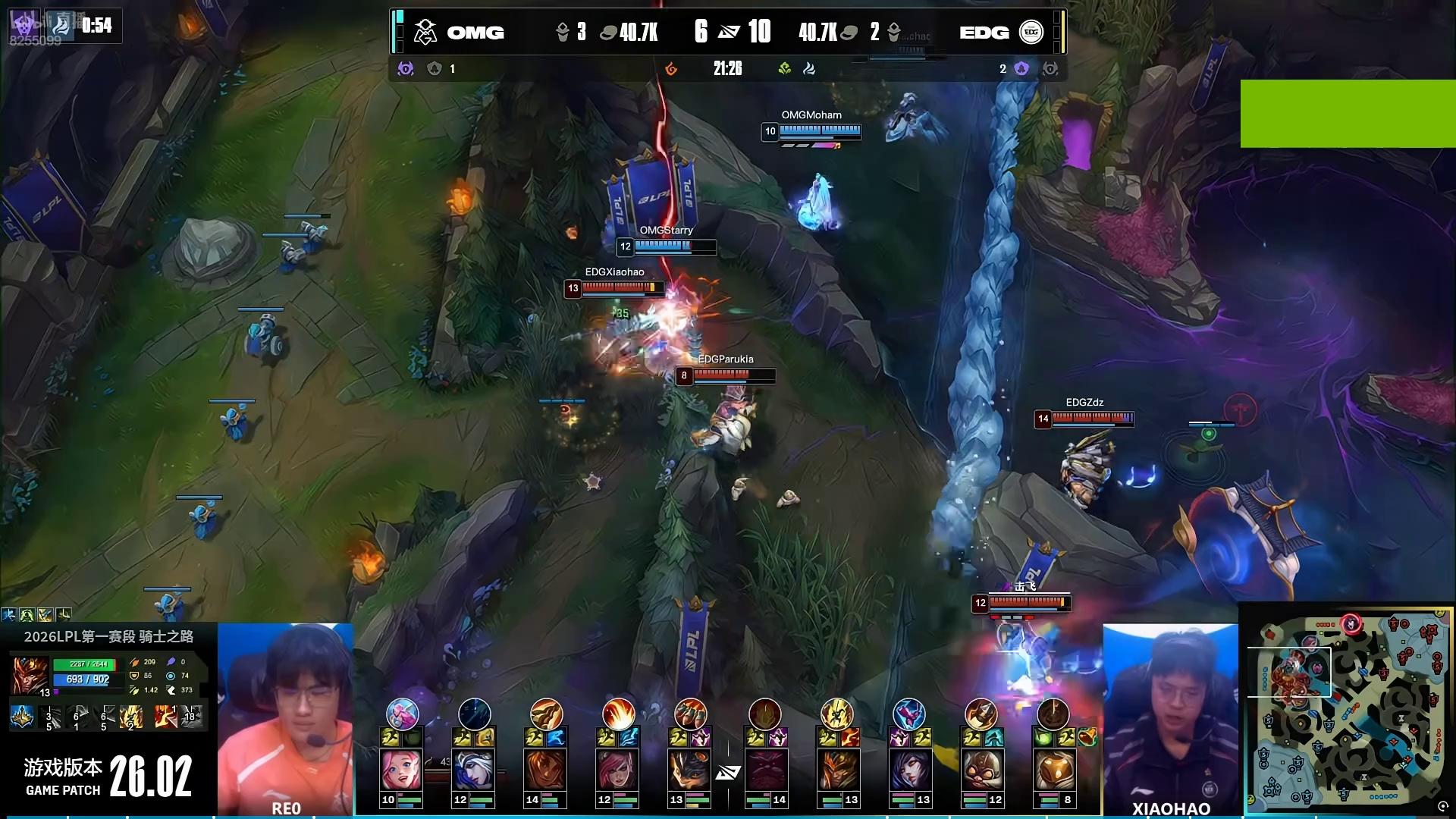Click the tactical minimap
Viewport: 1456px width, 819px height.
click(1348, 711)
